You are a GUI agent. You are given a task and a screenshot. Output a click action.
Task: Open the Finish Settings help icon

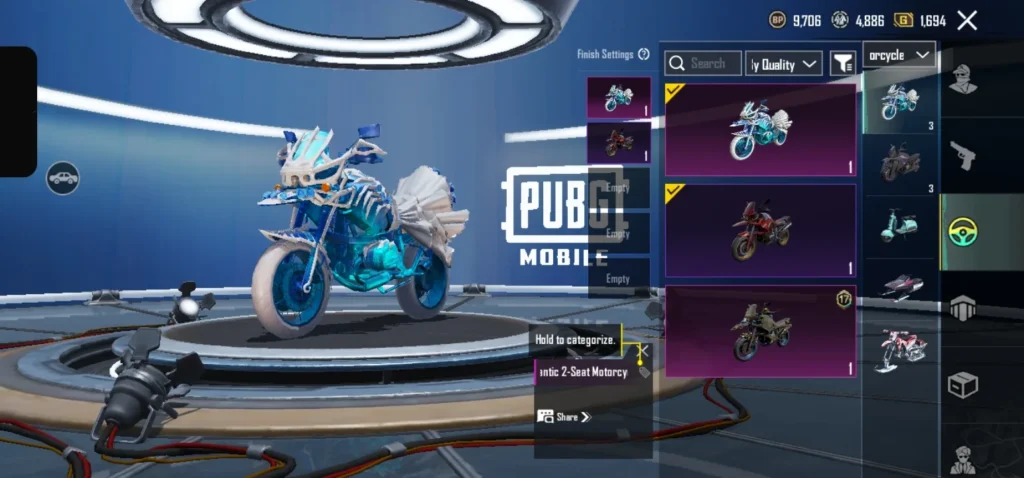pyautogui.click(x=644, y=54)
